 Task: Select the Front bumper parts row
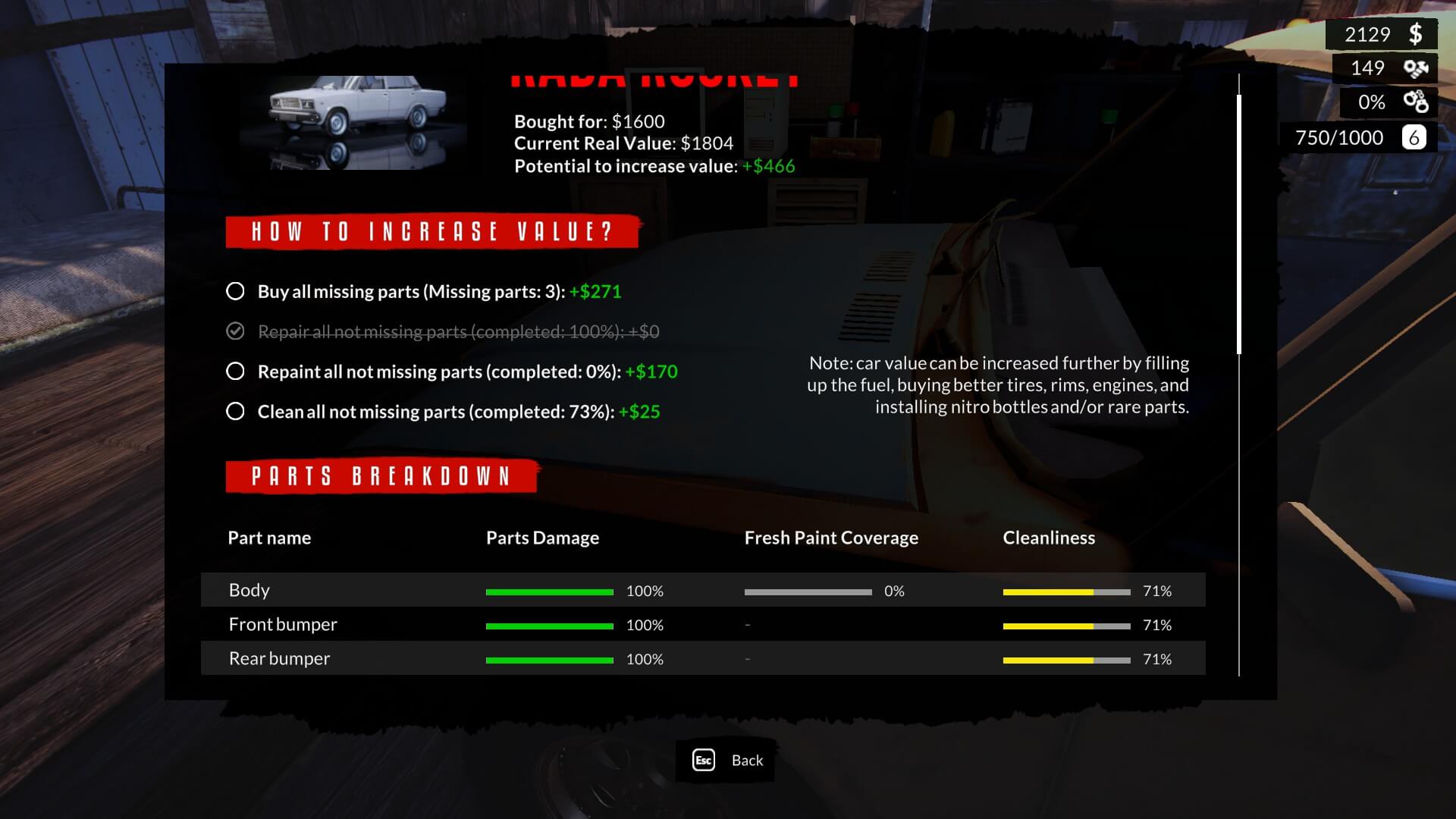coord(702,624)
